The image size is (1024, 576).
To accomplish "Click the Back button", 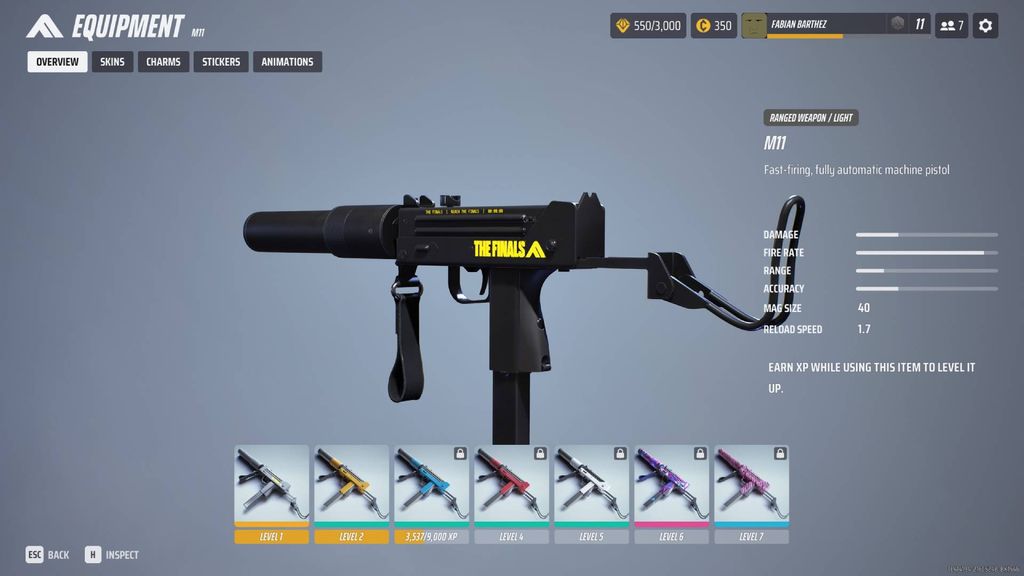I will (x=47, y=555).
